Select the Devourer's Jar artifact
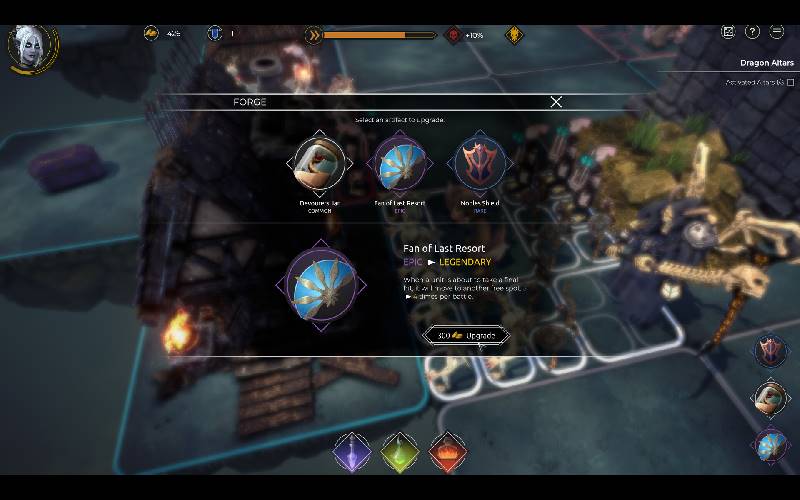The height and width of the screenshot is (500, 800). (320, 163)
